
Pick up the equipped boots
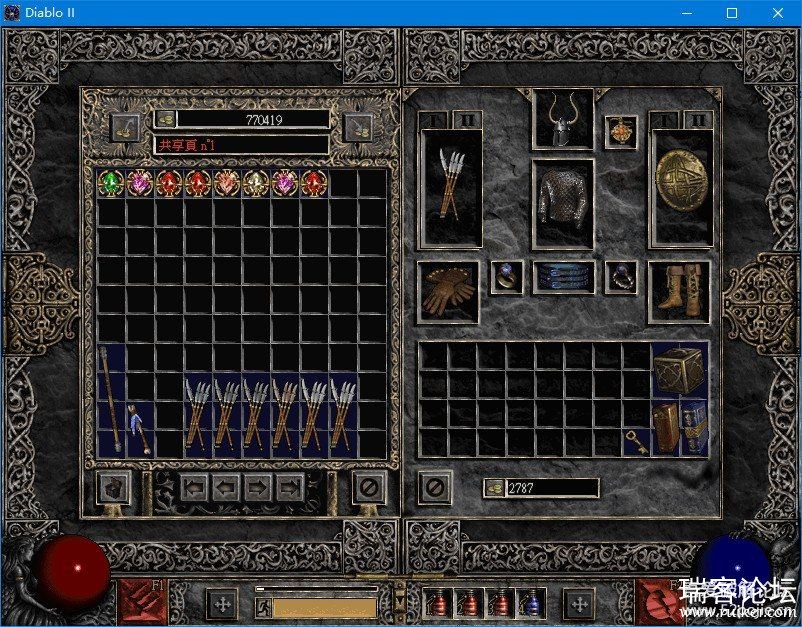click(x=680, y=292)
